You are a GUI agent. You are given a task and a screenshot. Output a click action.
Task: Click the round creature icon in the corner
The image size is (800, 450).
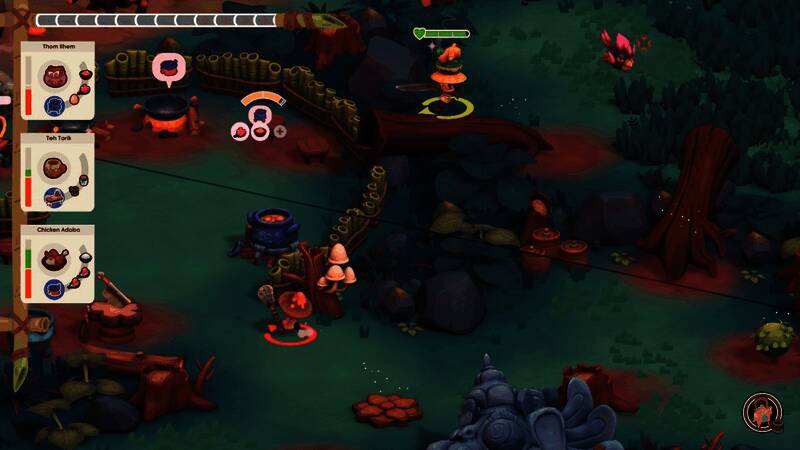pyautogui.click(x=762, y=412)
